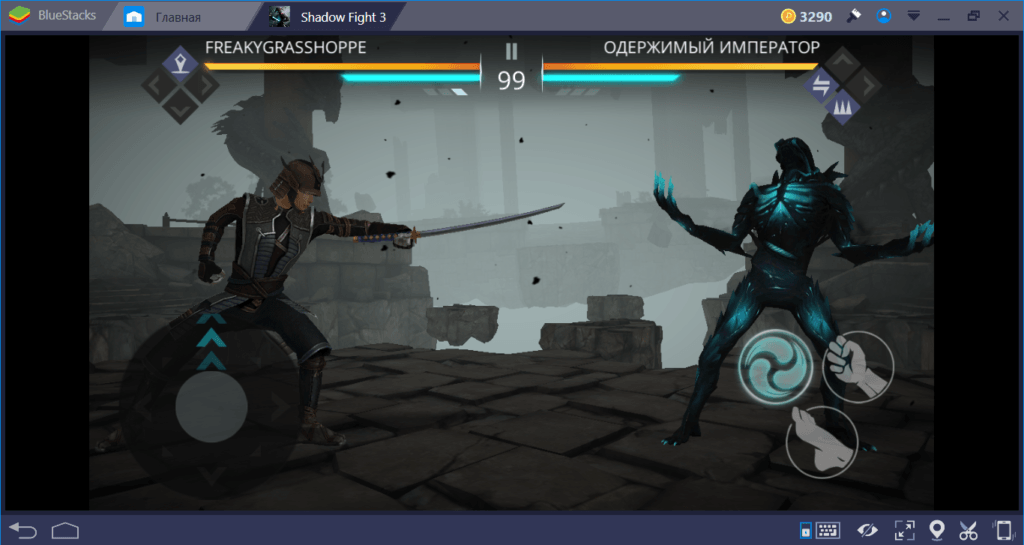Open the BlueStacks account profile icon
The image size is (1024, 545).
[x=883, y=17]
